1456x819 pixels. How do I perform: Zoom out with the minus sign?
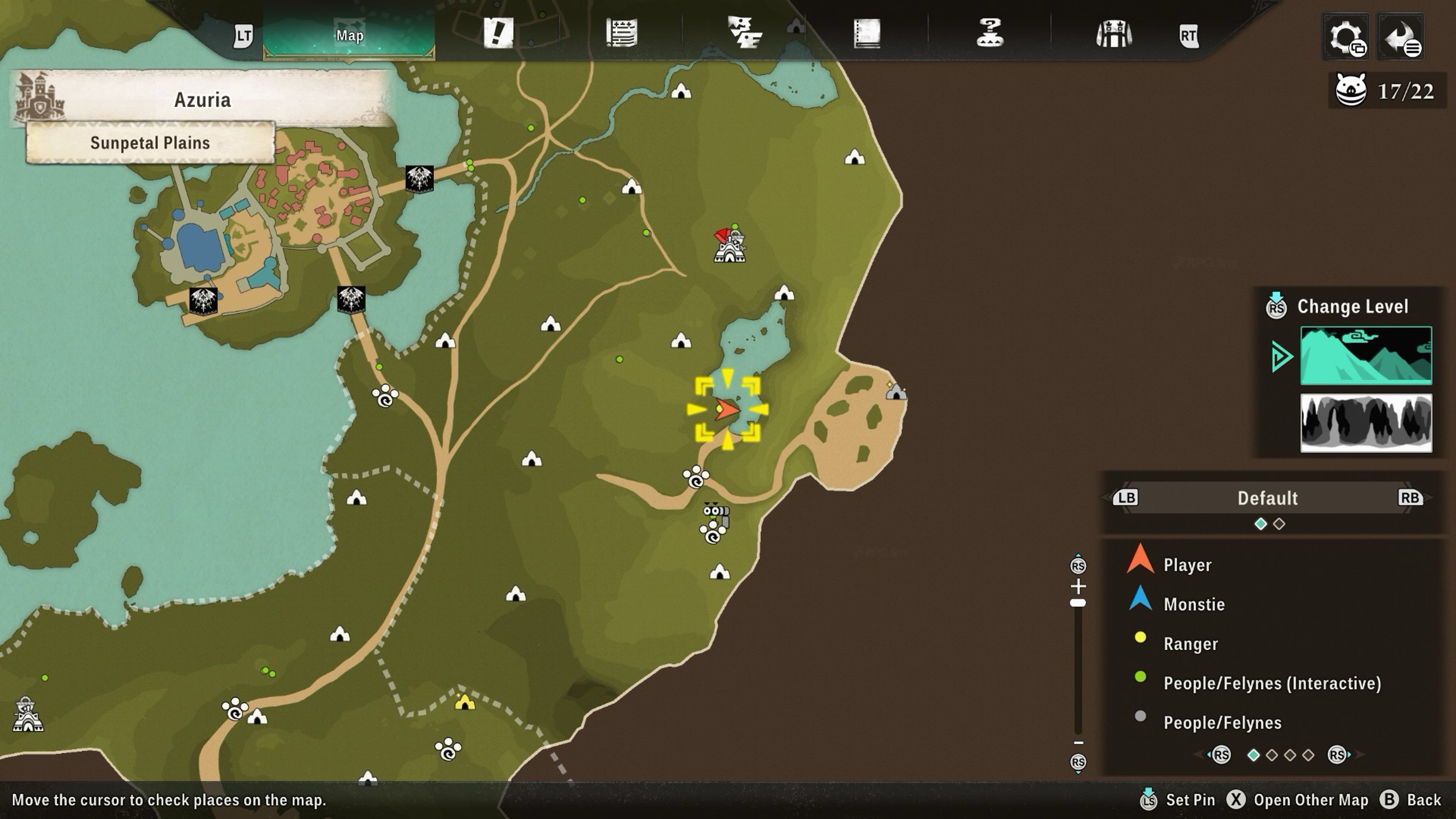(x=1078, y=743)
